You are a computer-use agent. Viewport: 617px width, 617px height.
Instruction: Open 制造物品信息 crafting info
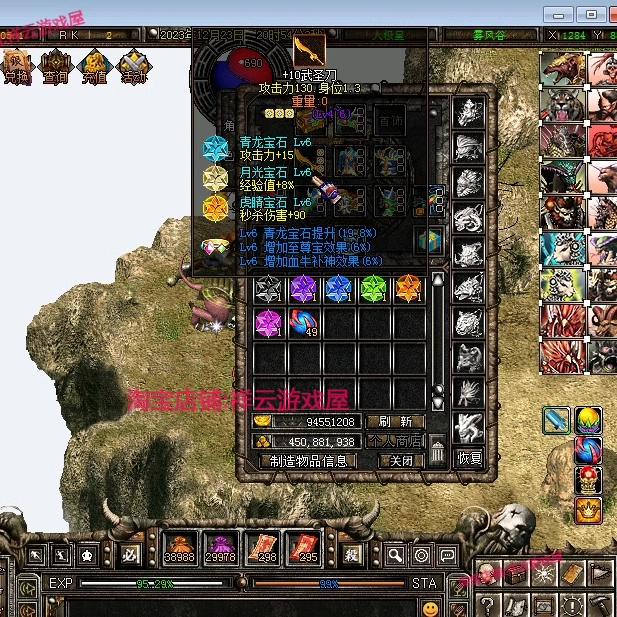click(x=309, y=461)
